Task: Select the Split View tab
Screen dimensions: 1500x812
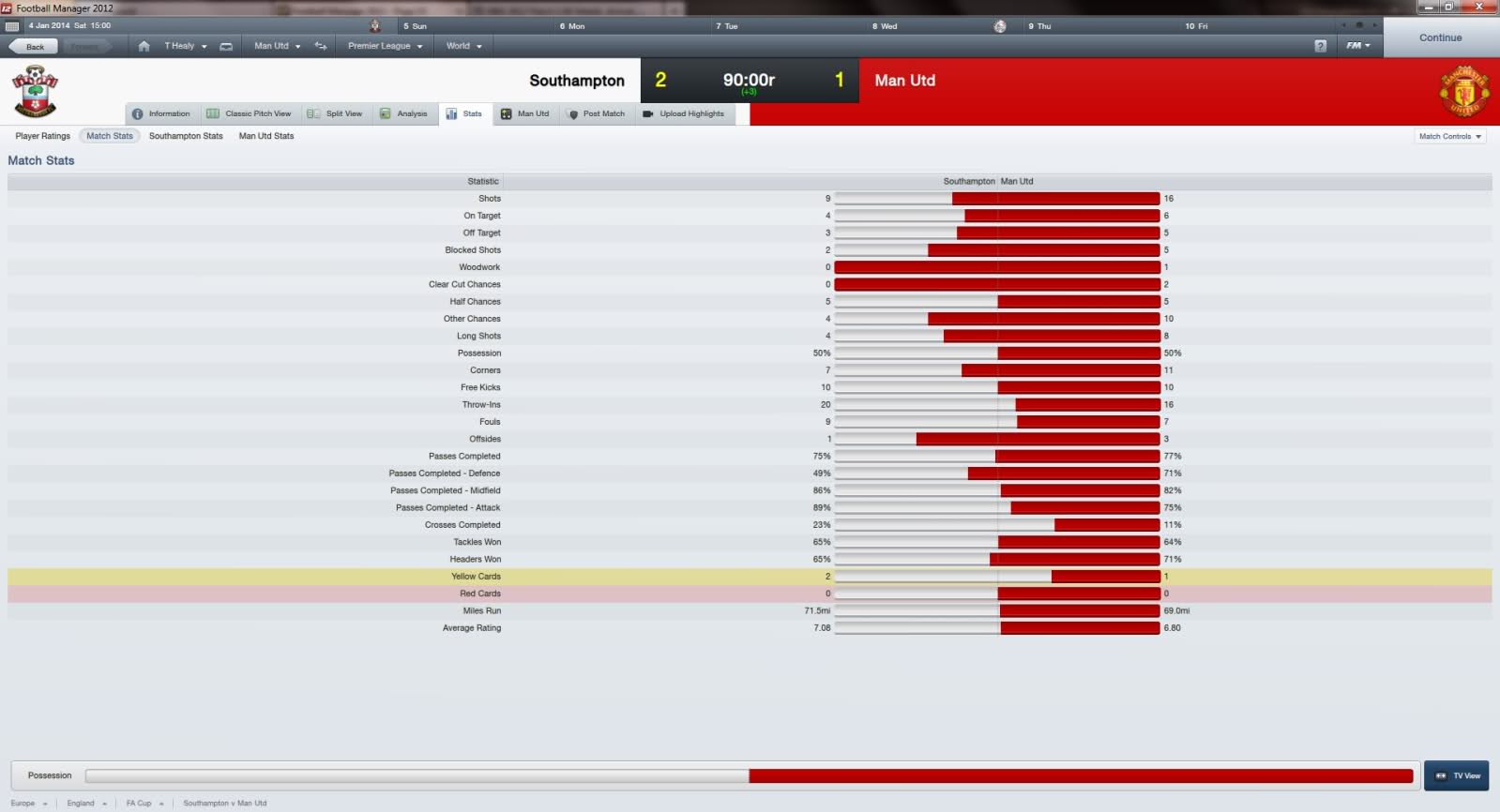Action: [336, 113]
